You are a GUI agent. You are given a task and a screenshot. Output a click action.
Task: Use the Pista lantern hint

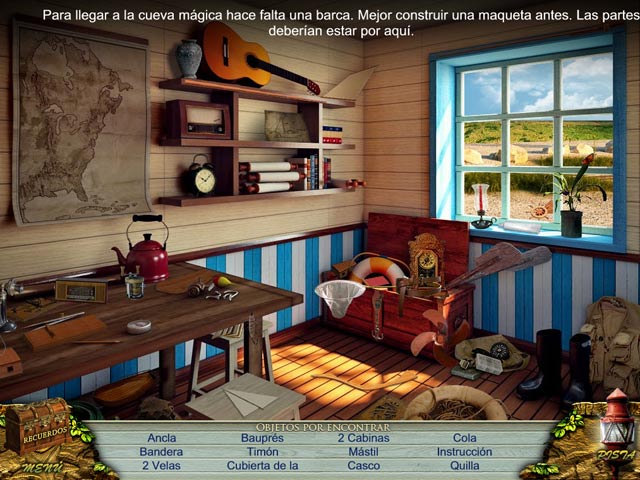coord(614,430)
